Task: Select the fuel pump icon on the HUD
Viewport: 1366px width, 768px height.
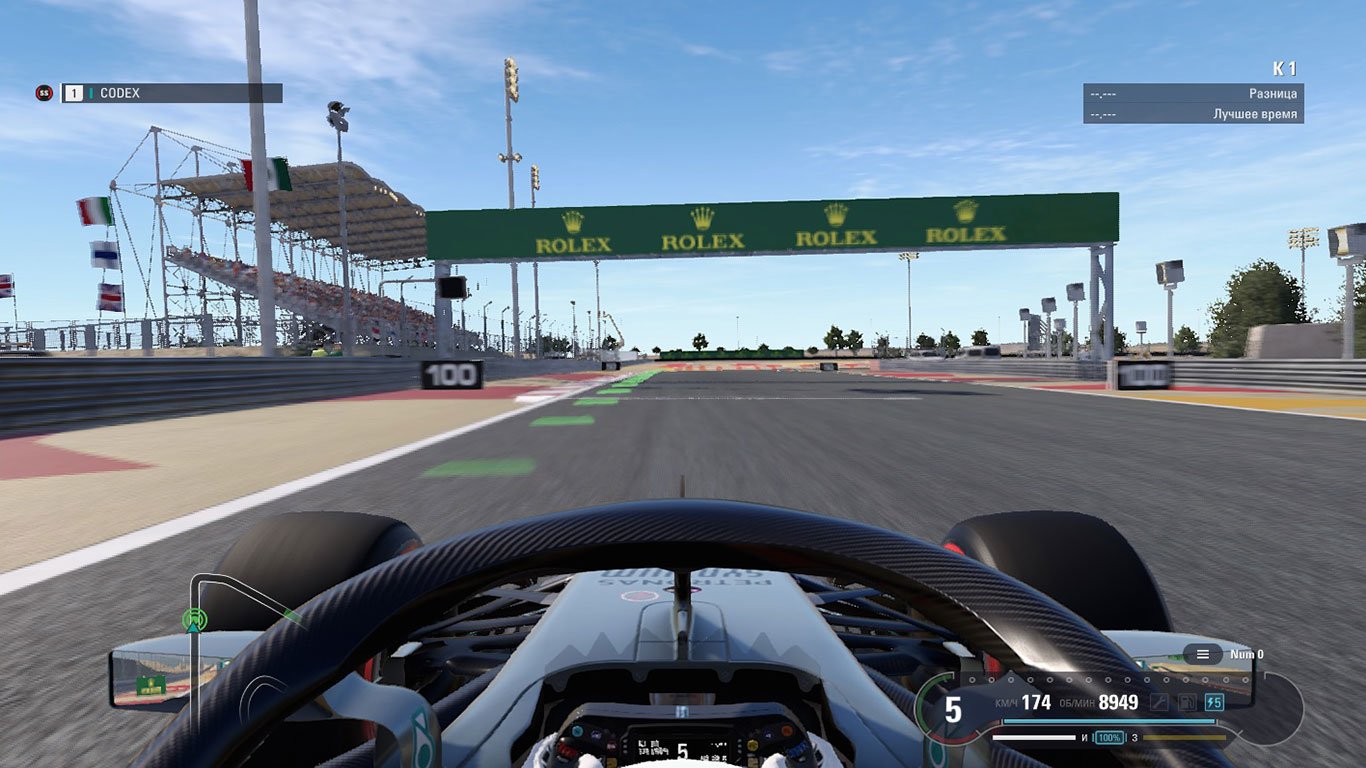Action: [x=1186, y=703]
